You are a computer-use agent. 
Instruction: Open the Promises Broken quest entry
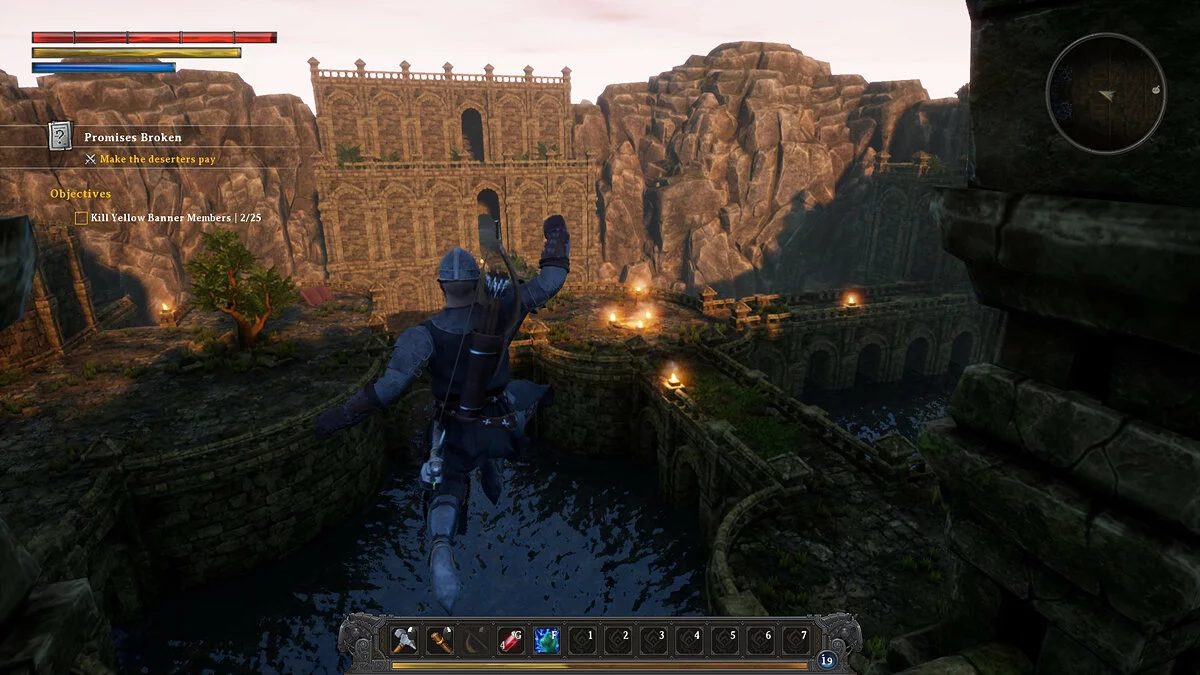coord(133,137)
